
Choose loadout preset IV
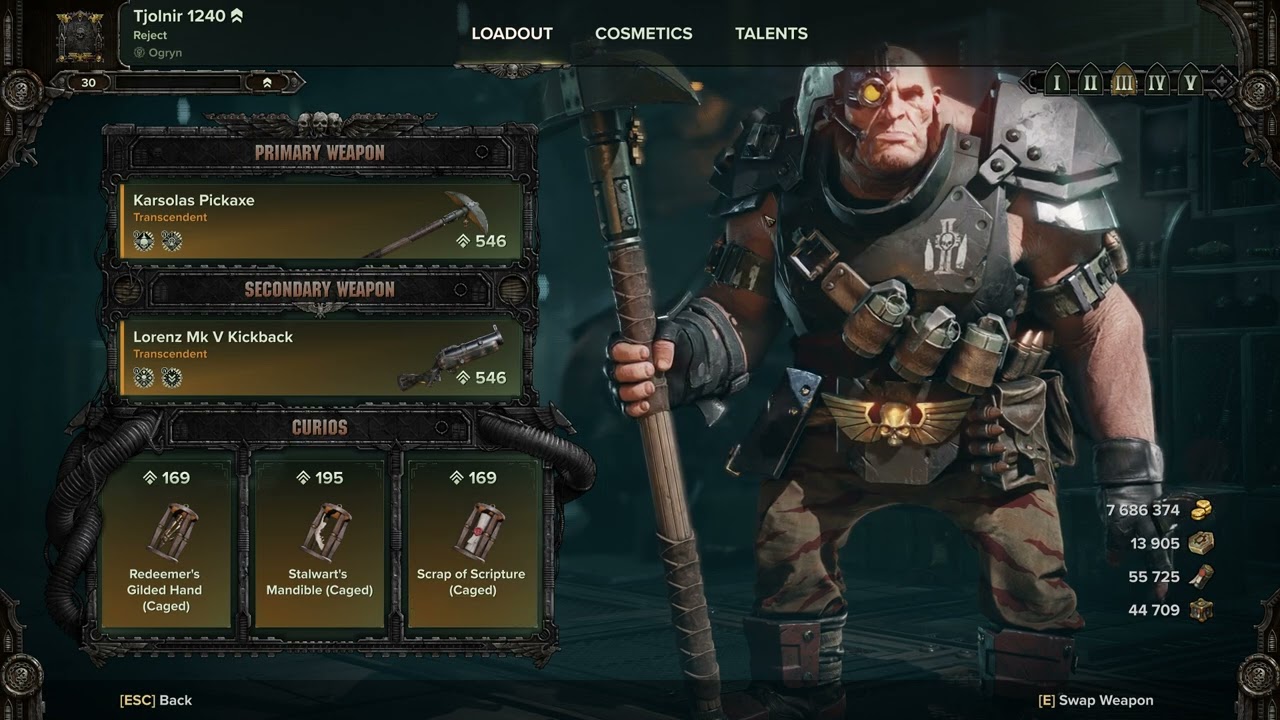(1156, 83)
